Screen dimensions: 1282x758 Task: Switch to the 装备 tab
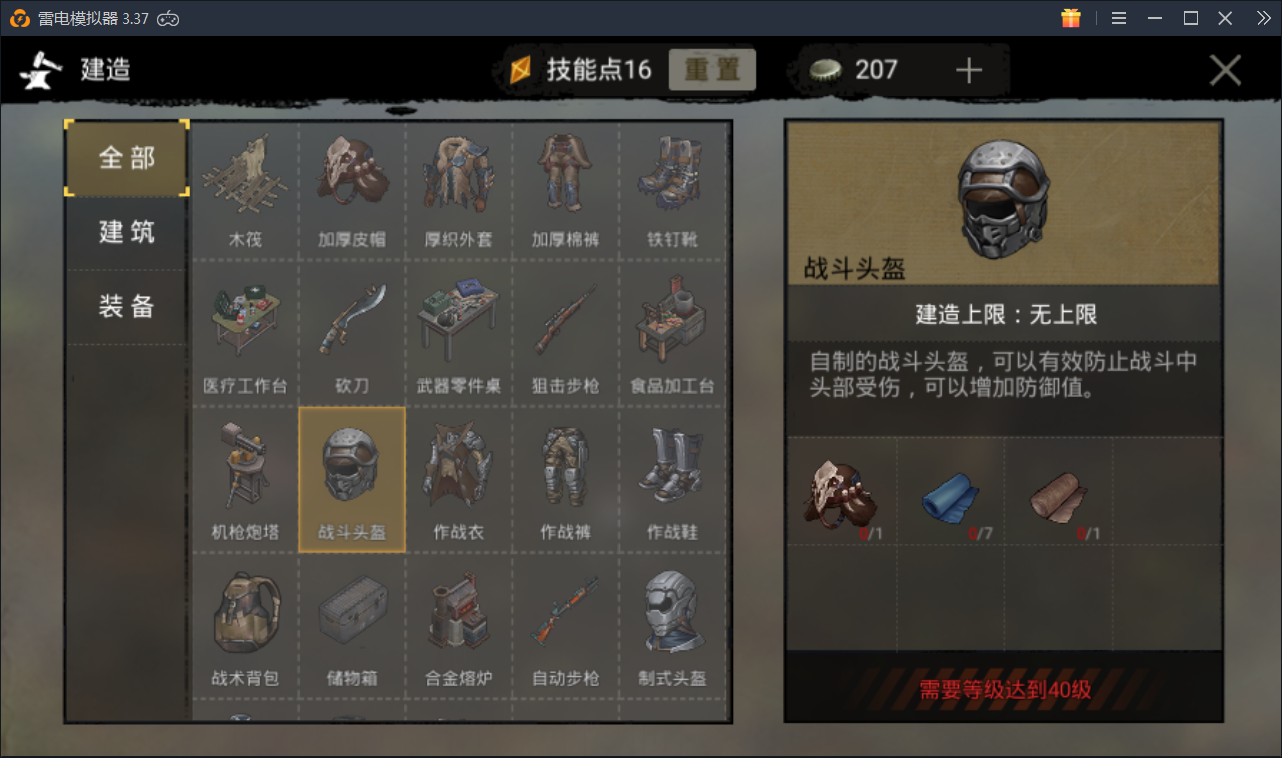pyautogui.click(x=125, y=306)
